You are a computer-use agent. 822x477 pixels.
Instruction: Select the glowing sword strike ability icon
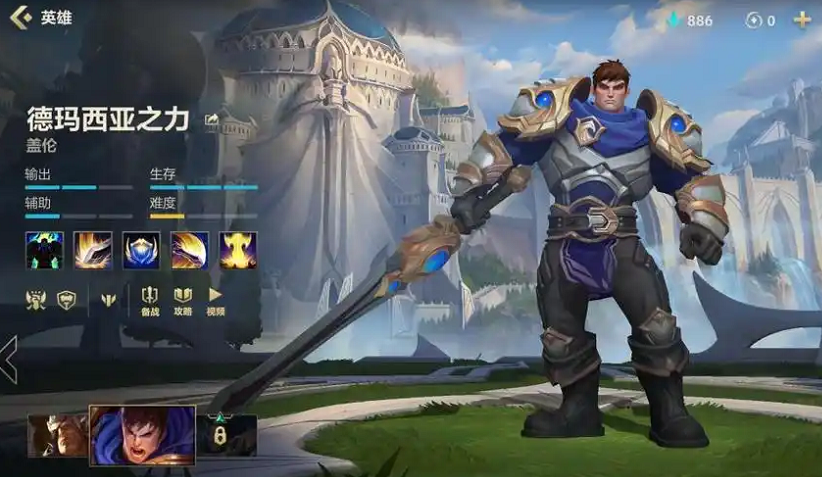92,250
